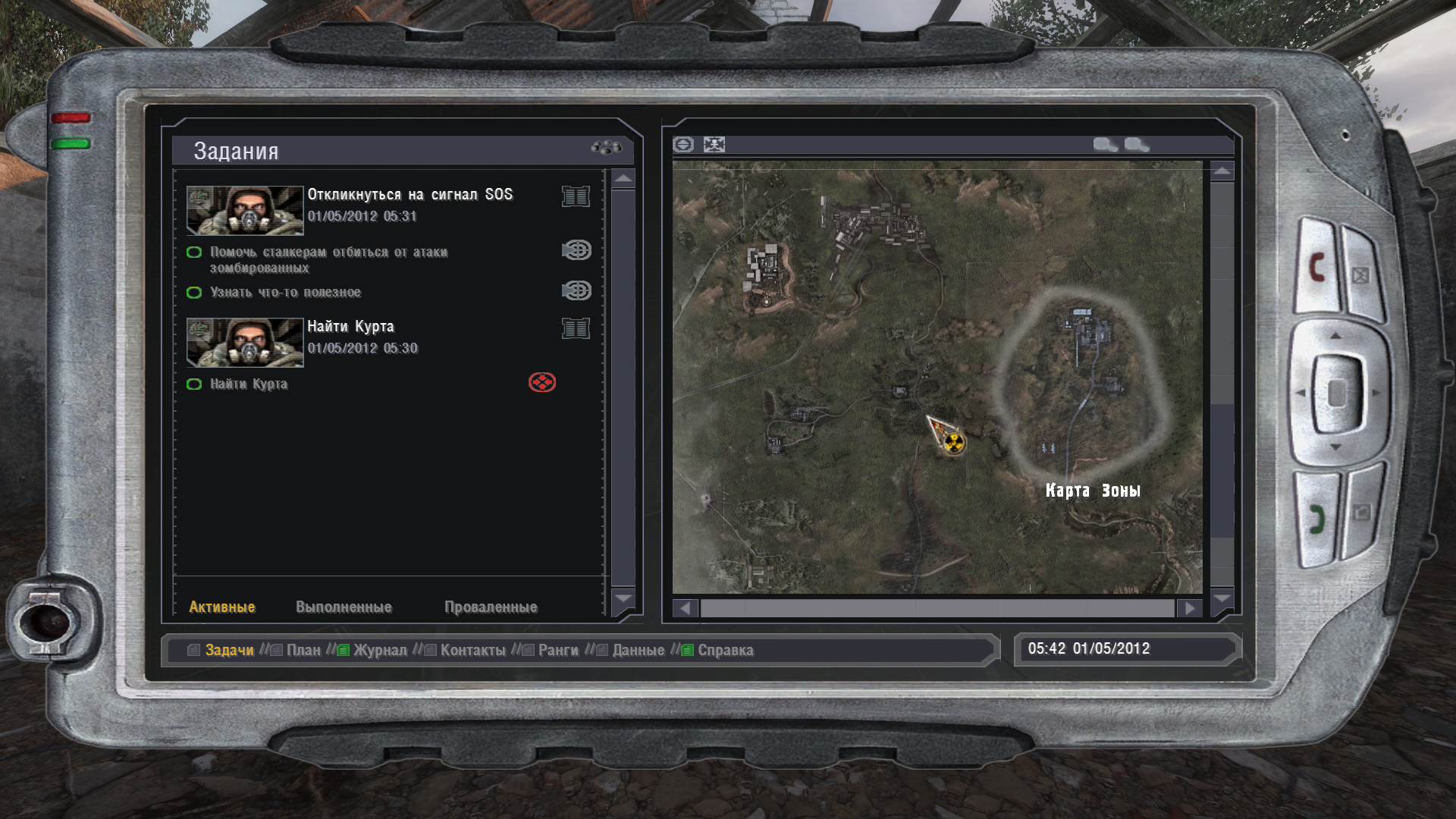The width and height of the screenshot is (1456, 819).
Task: Show Выполненные completed tasks
Action: pyautogui.click(x=344, y=607)
